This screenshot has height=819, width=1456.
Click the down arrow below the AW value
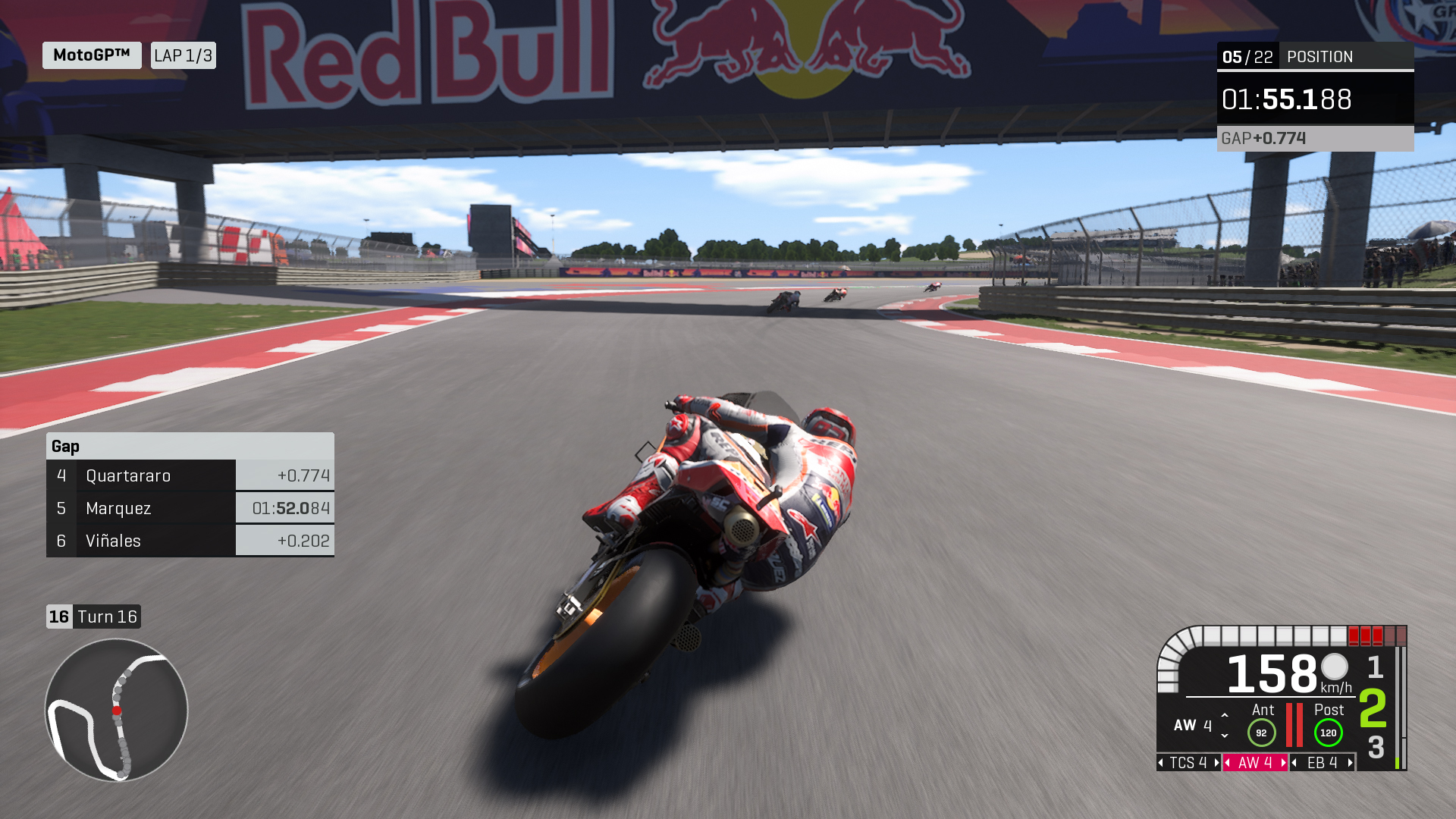[x=1225, y=736]
